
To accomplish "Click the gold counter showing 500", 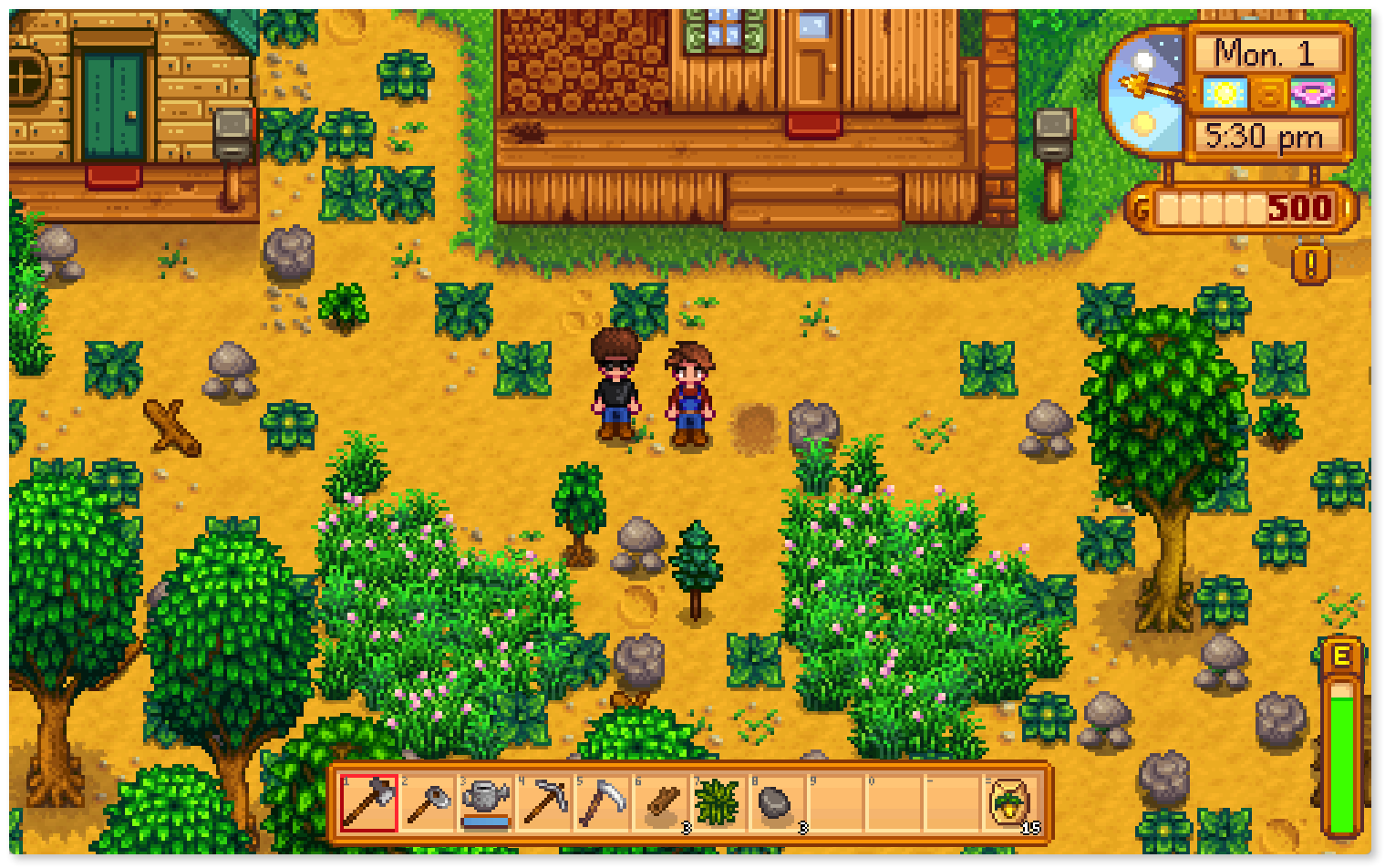I will tap(1298, 208).
